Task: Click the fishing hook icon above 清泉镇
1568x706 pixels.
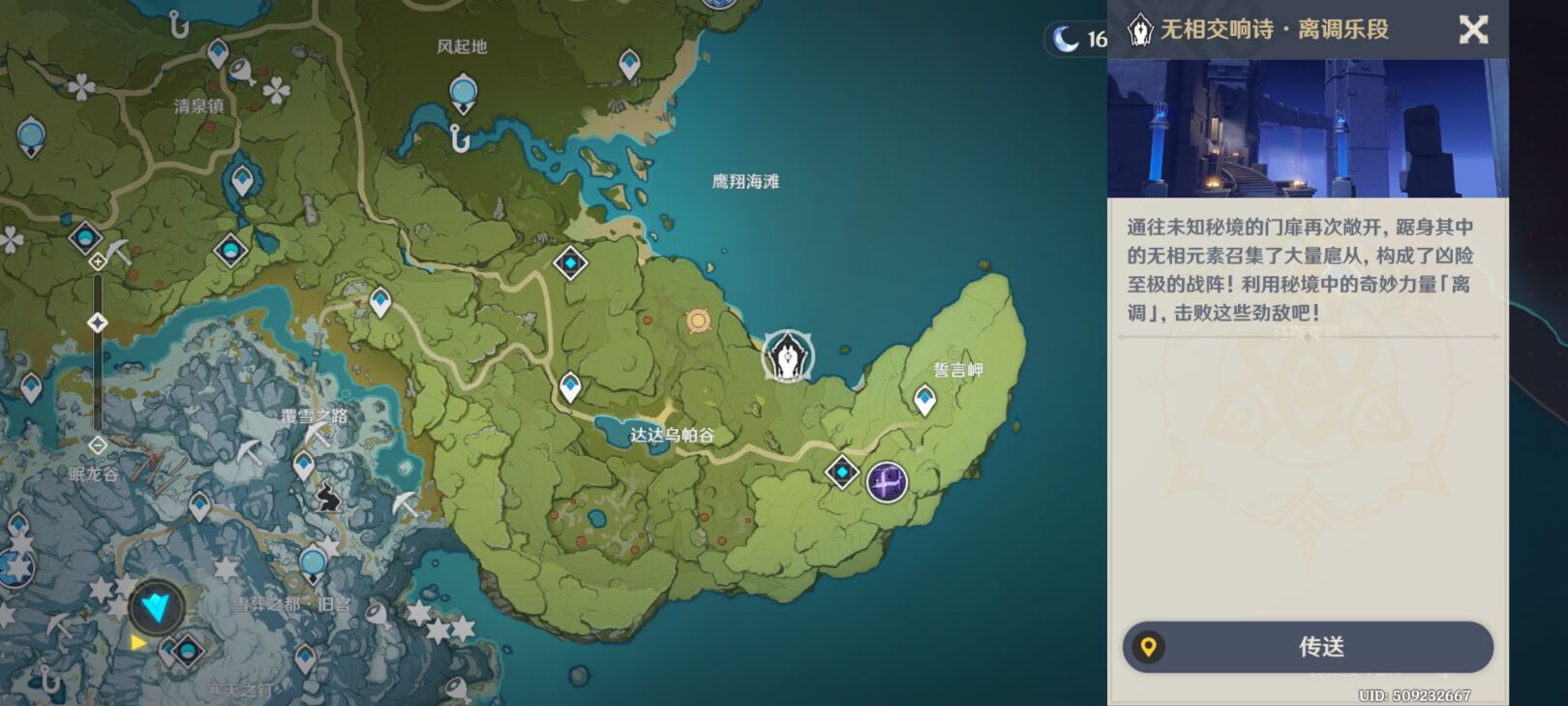Action: click(180, 24)
